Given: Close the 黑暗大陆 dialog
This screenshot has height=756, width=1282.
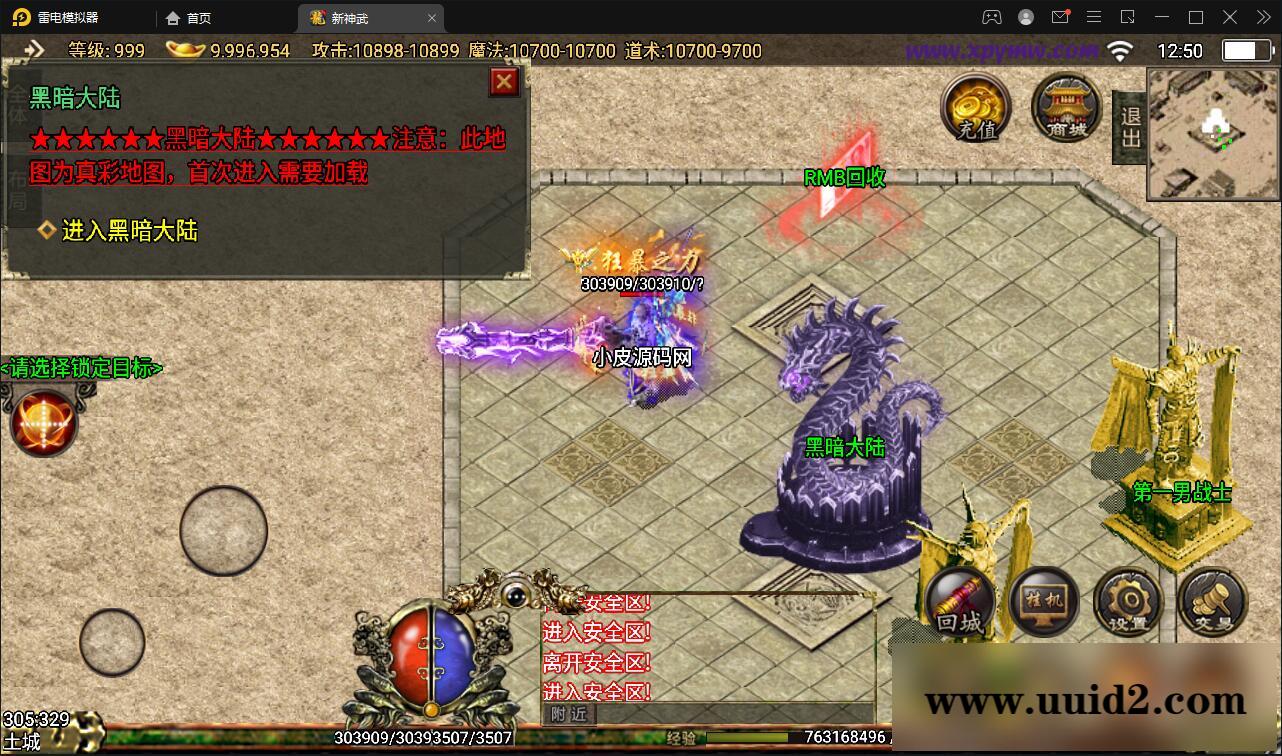Looking at the screenshot, I should [x=504, y=82].
